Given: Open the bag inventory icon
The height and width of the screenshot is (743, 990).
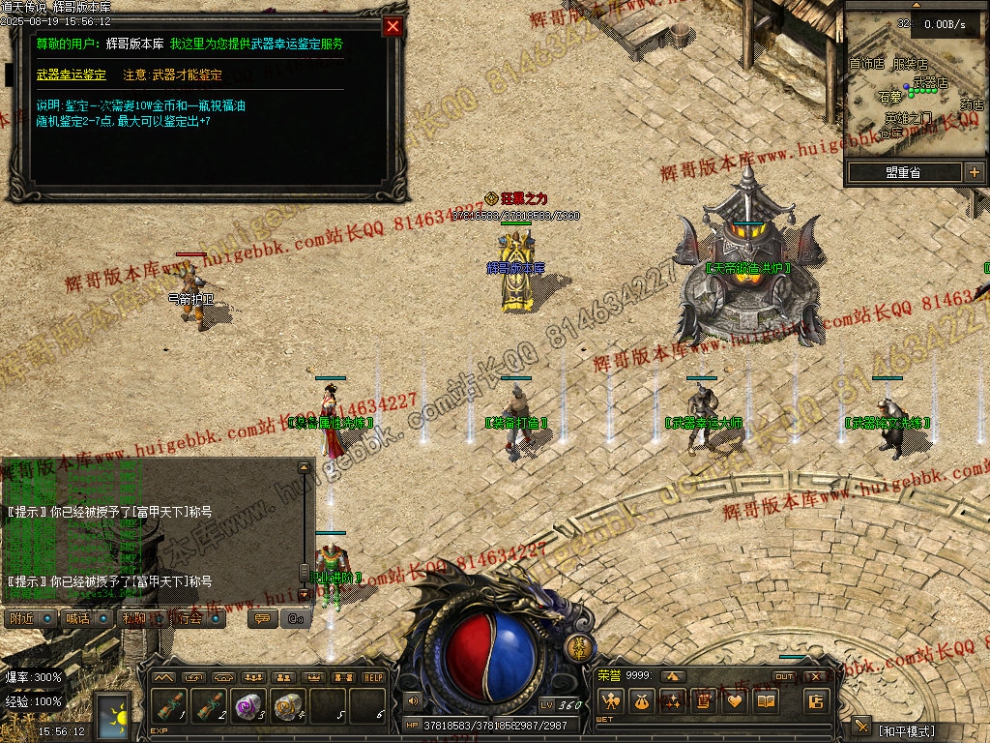Looking at the screenshot, I should click(x=641, y=700).
